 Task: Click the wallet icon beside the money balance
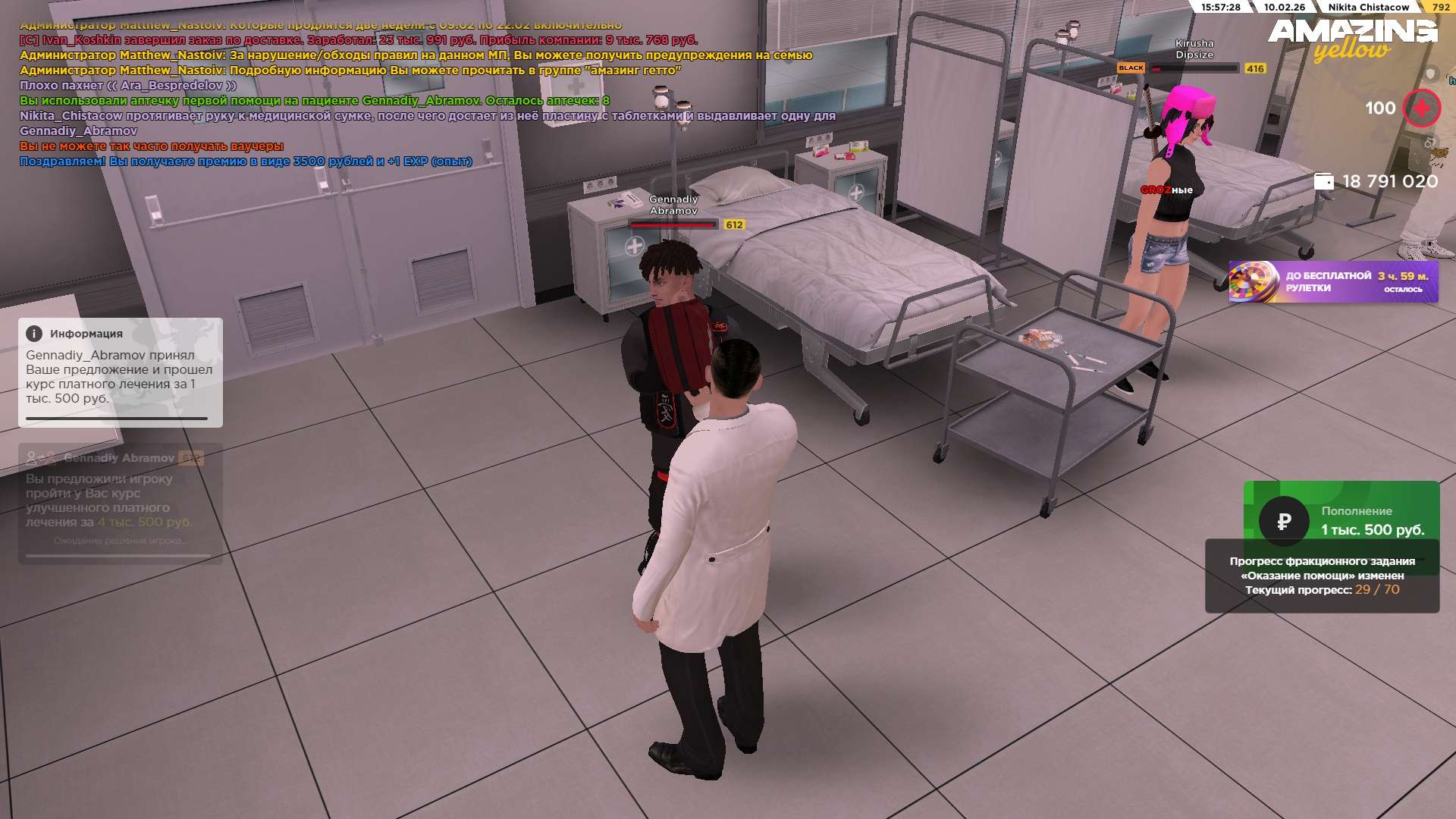(x=1323, y=181)
